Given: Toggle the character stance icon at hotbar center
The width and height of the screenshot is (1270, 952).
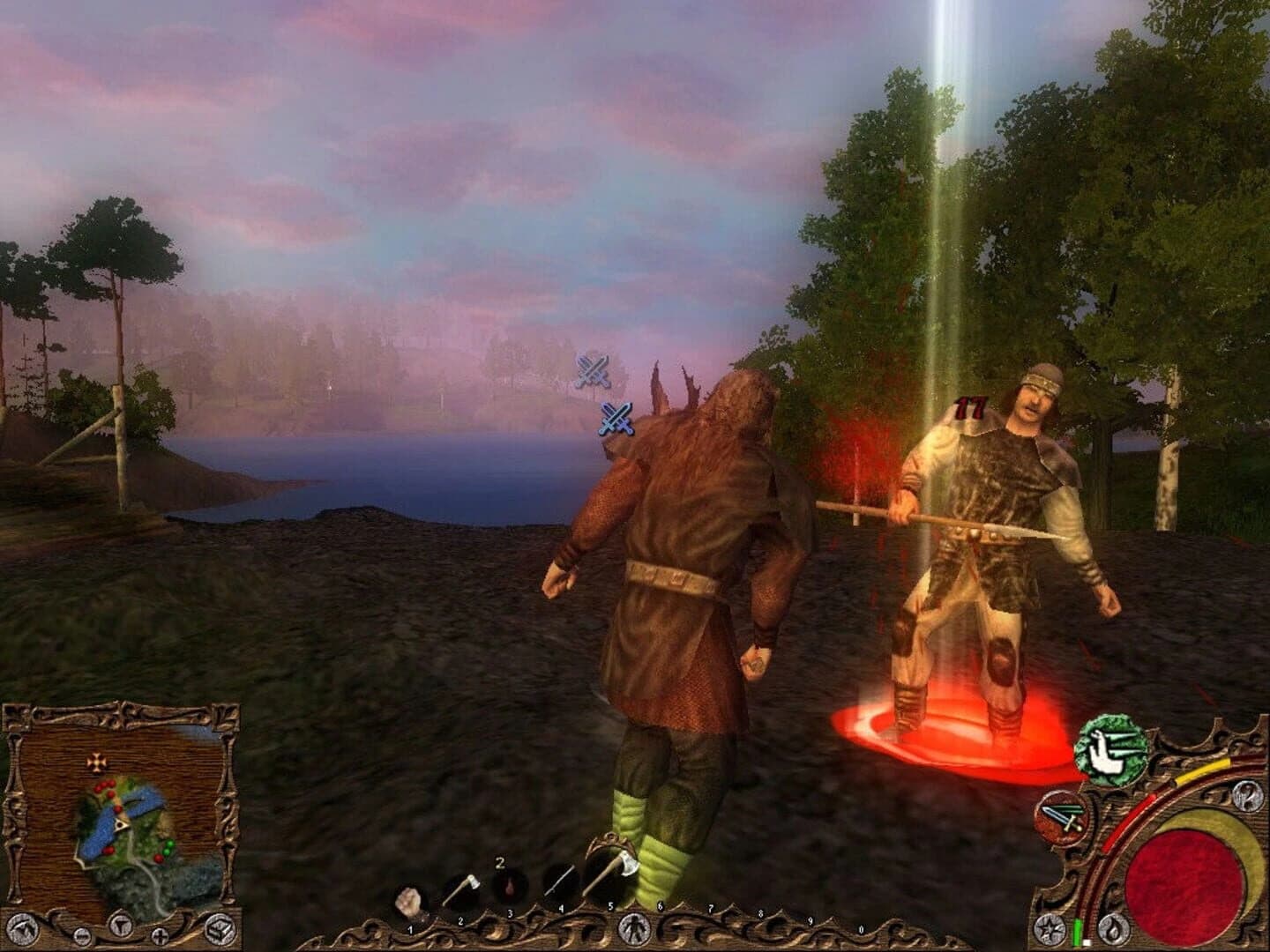Looking at the screenshot, I should point(635,927).
